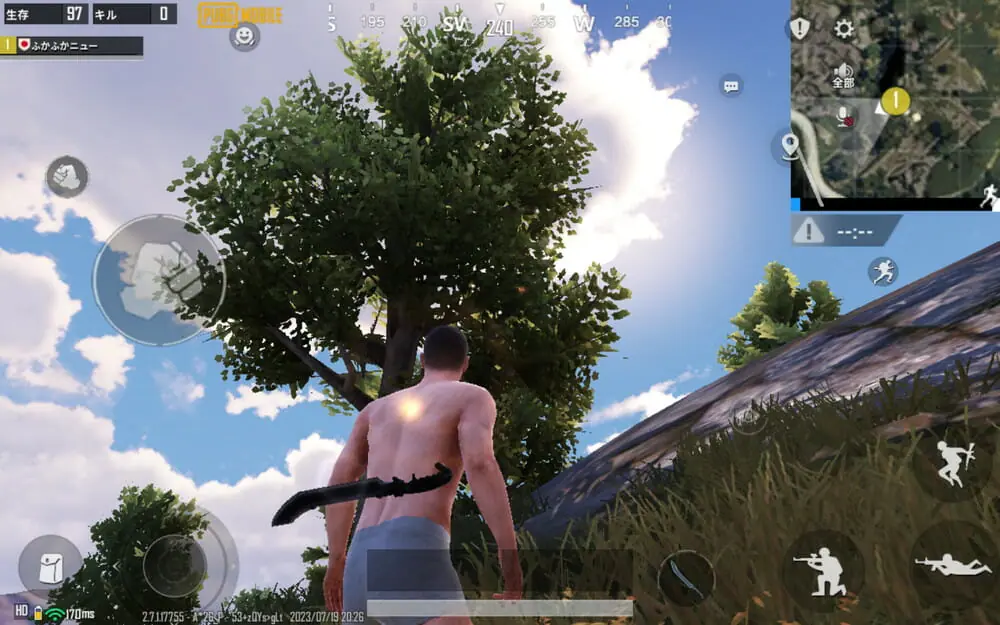Tap the small aim ring above the grass
Screen dimensions: 1000x625
pyautogui.click(x=747, y=419)
